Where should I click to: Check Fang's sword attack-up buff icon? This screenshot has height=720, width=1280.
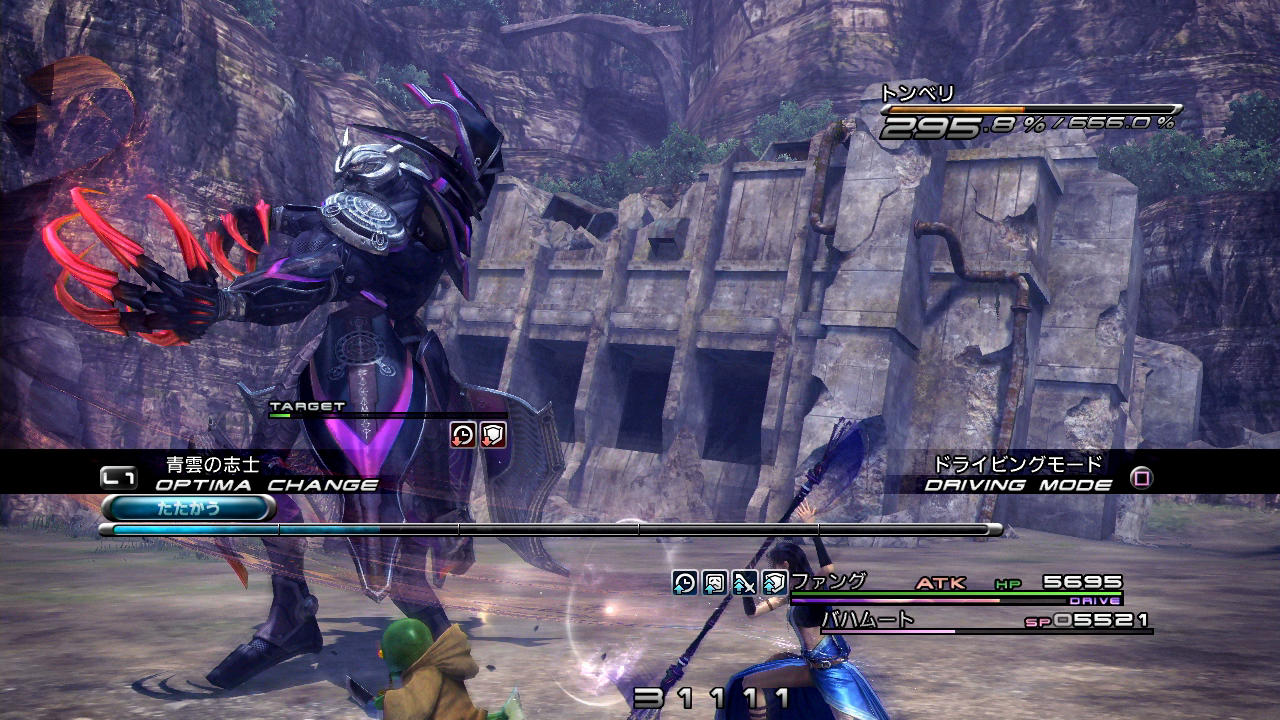[x=745, y=583]
